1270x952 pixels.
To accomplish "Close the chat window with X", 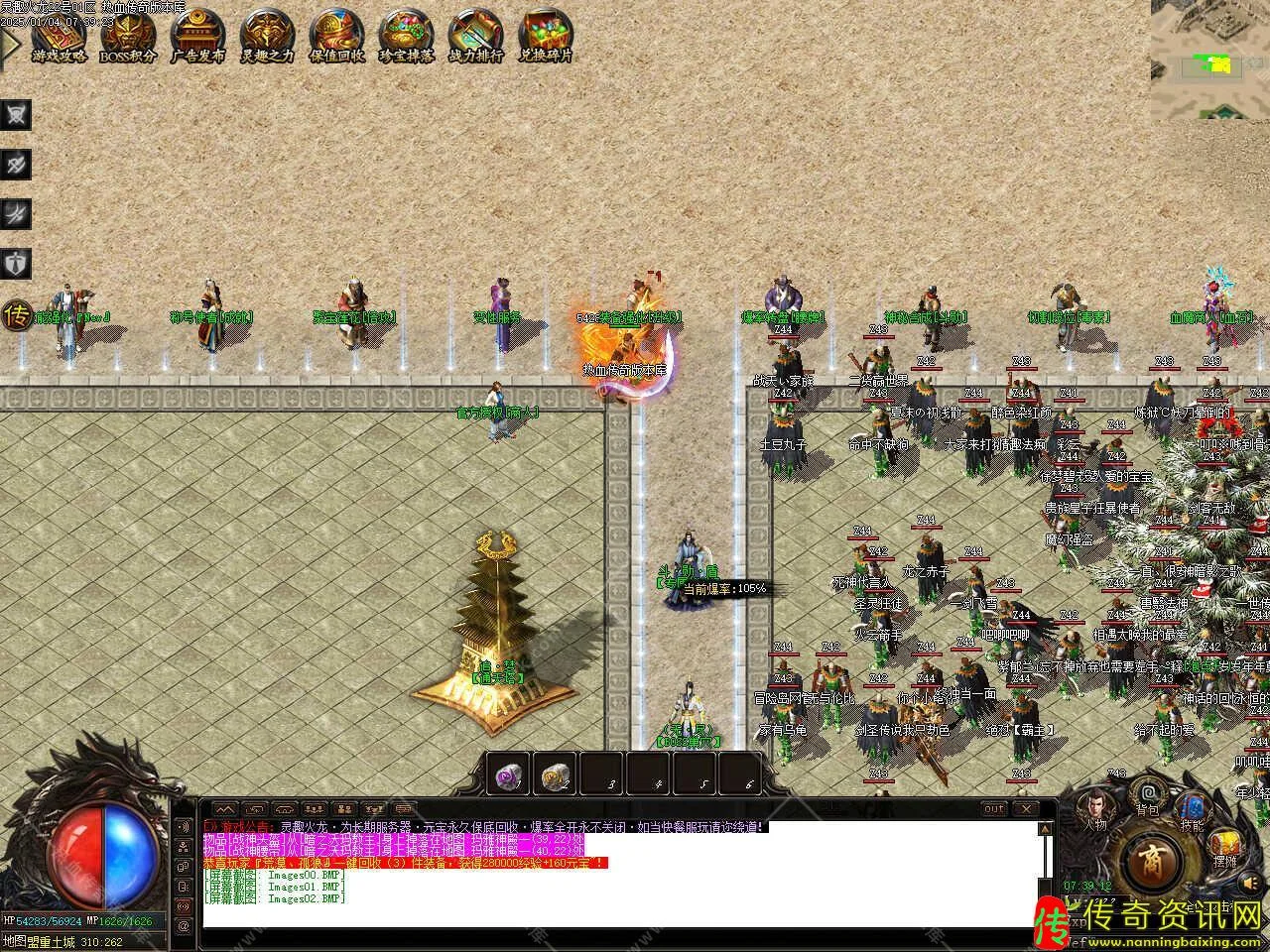I will click(x=1024, y=808).
